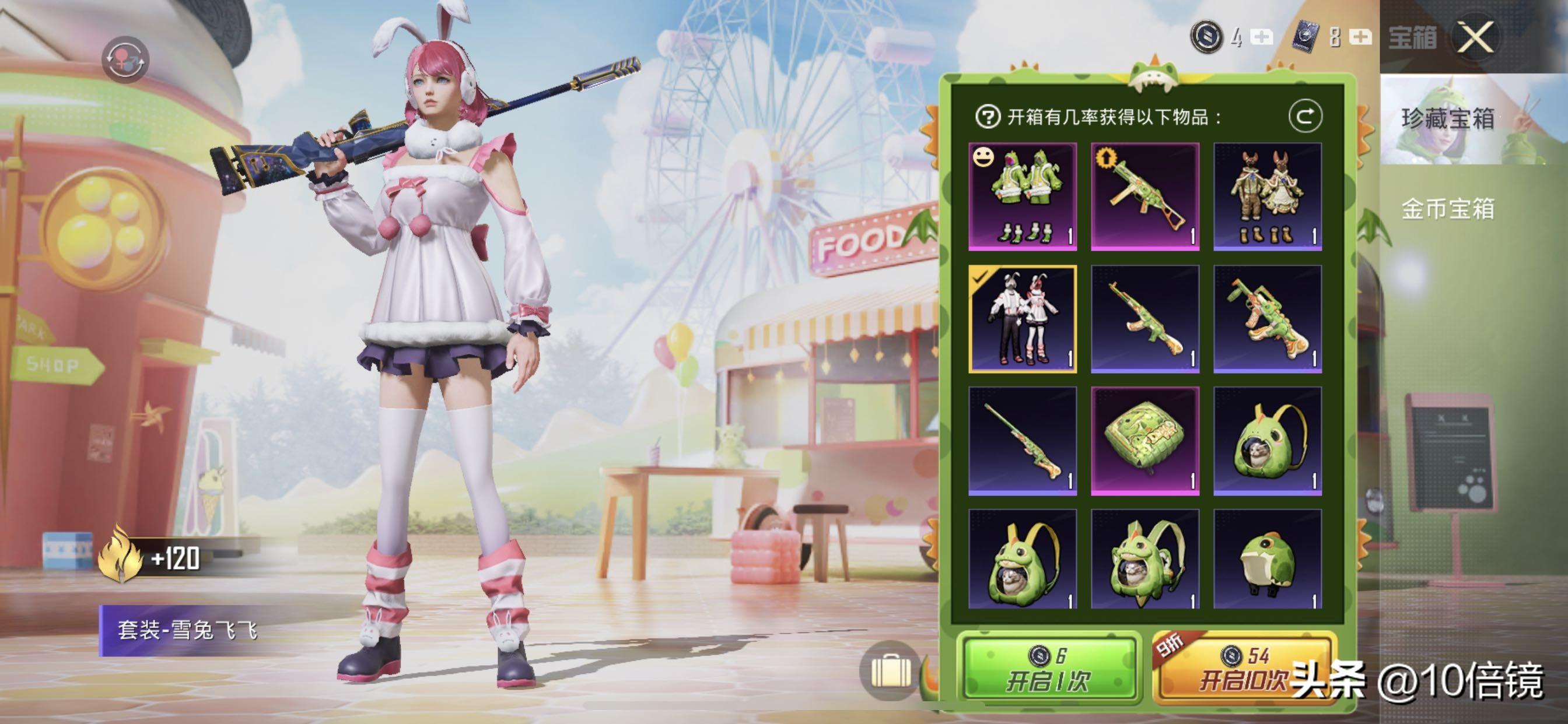This screenshot has width=1568, height=724.
Task: Select the checked snow bunny outfit
Action: pyautogui.click(x=1023, y=318)
